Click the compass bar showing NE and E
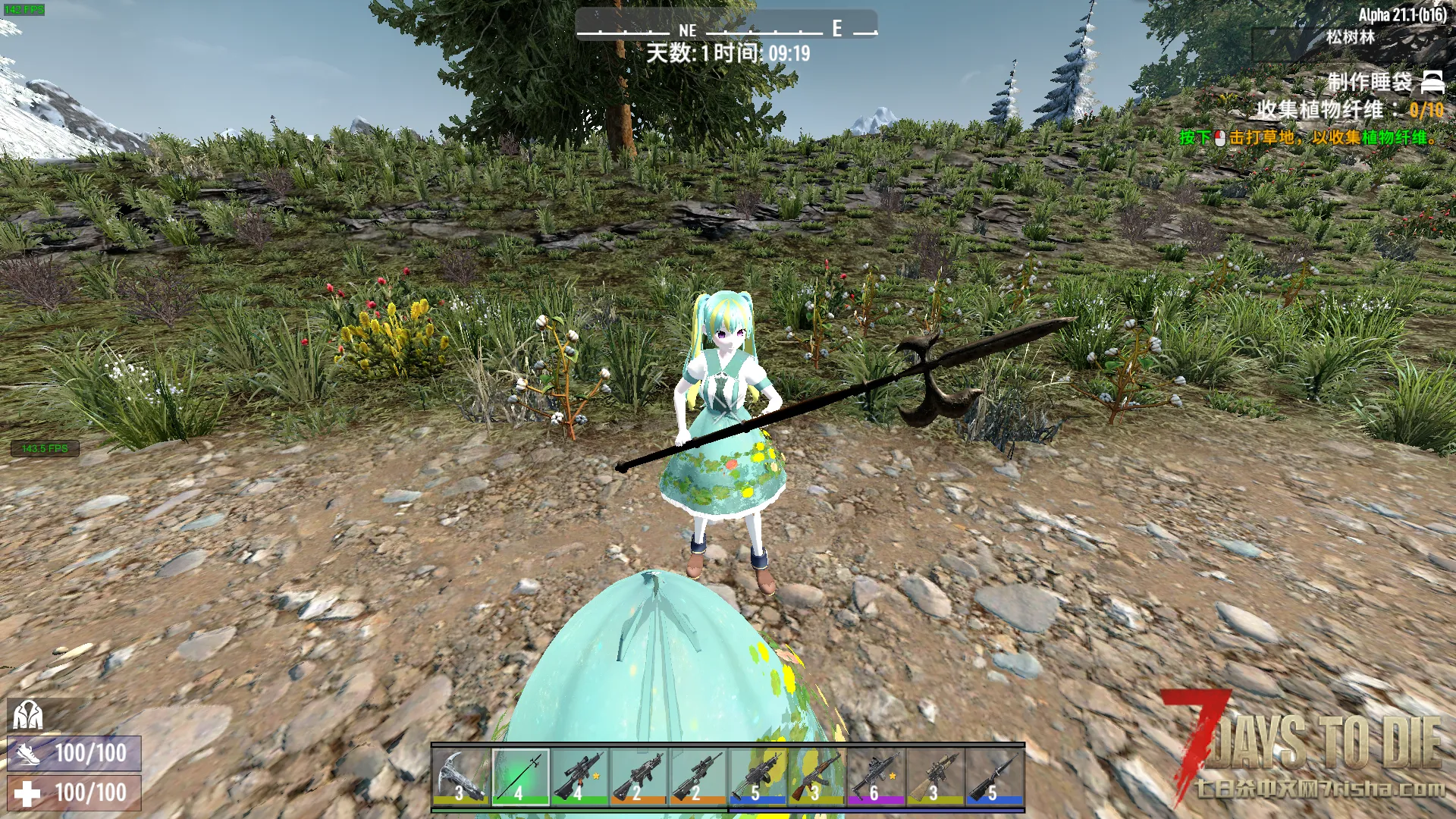This screenshot has width=1456, height=819. point(726,27)
